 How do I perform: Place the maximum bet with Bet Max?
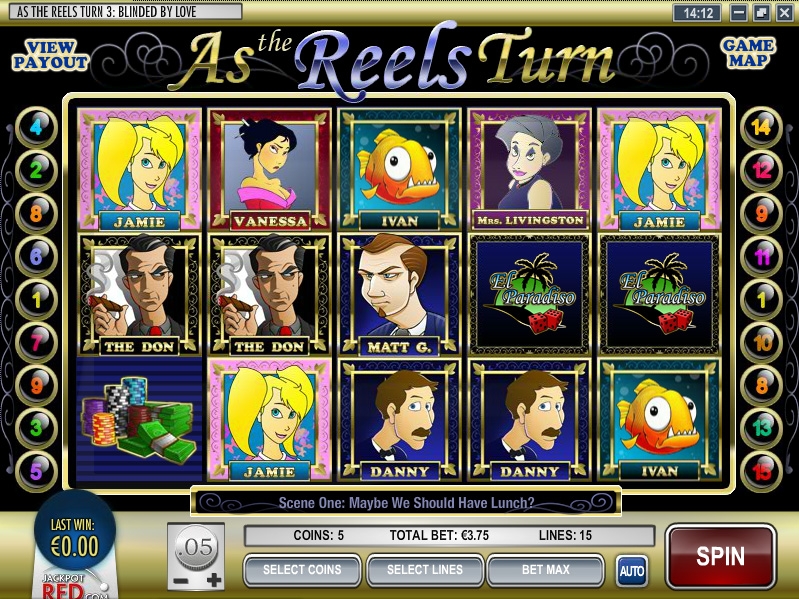click(x=545, y=570)
